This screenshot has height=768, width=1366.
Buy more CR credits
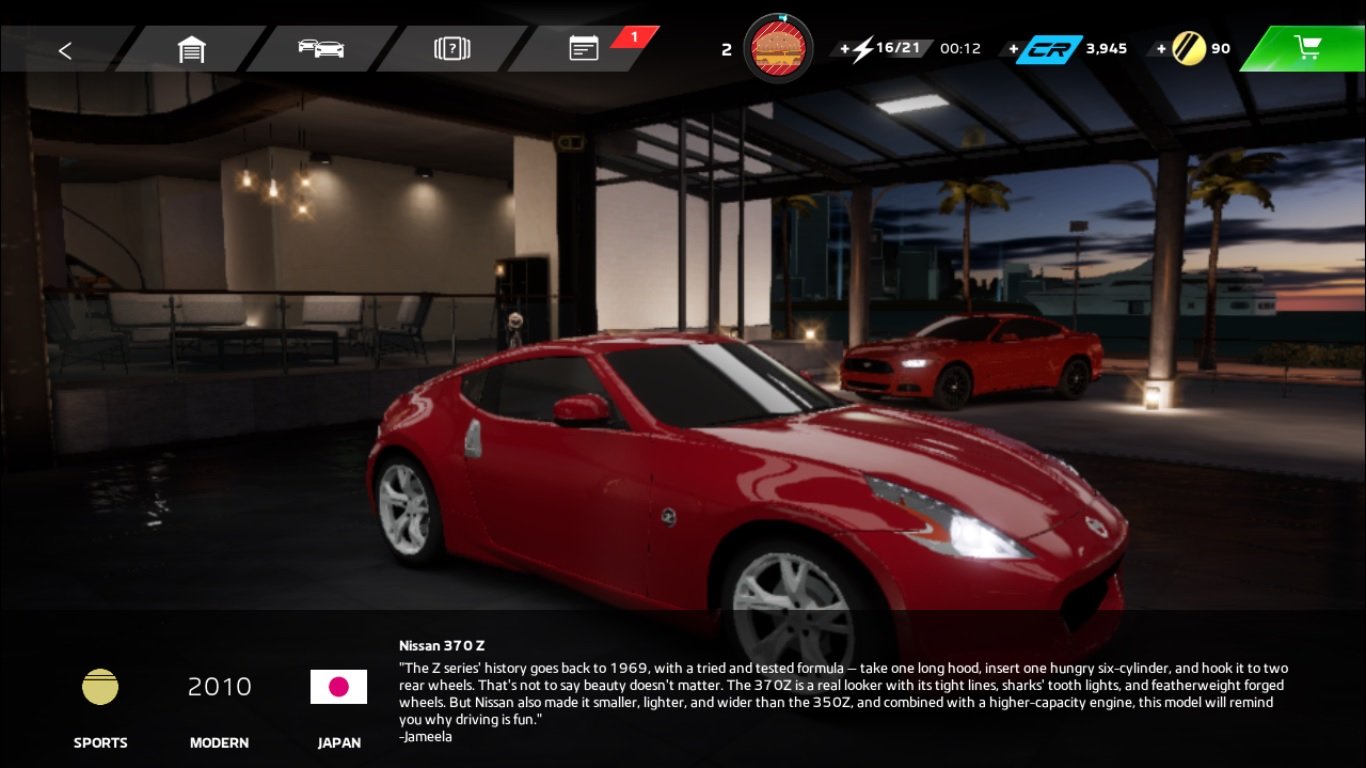coord(1044,49)
